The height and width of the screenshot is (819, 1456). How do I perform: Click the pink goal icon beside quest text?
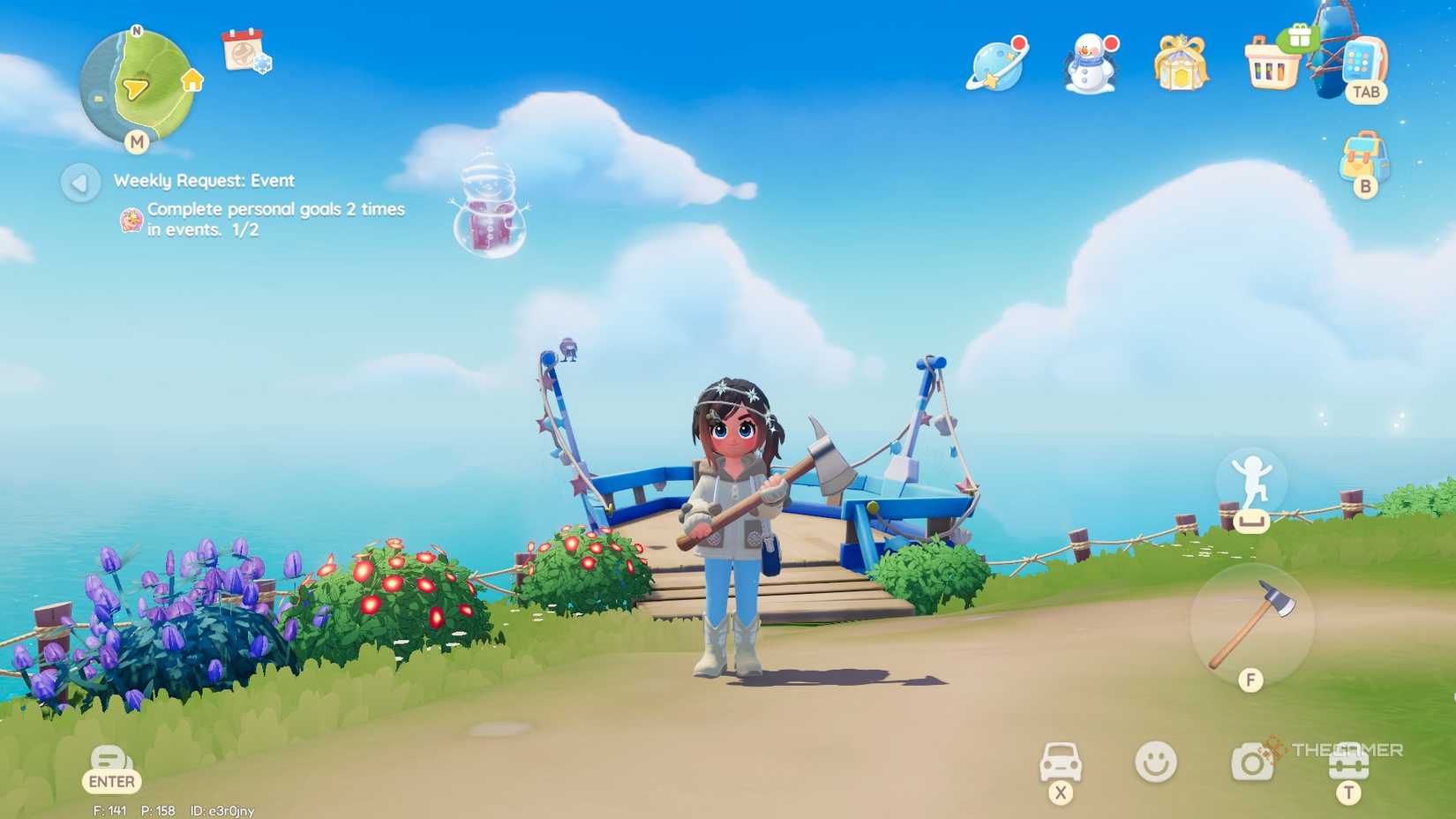click(x=132, y=219)
